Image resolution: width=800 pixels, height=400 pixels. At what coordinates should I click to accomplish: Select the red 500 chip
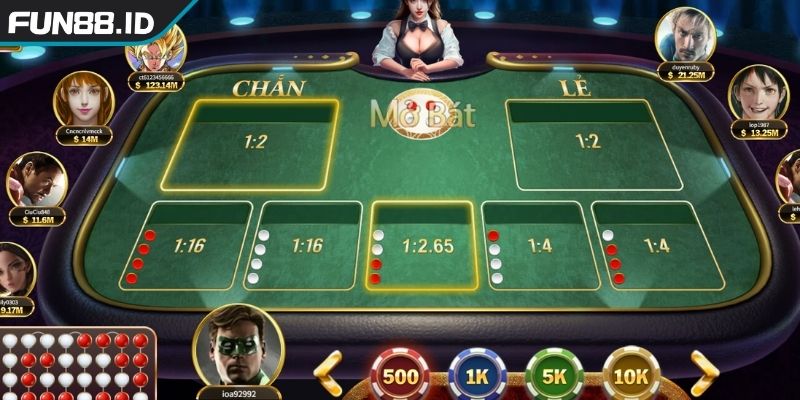click(x=400, y=375)
